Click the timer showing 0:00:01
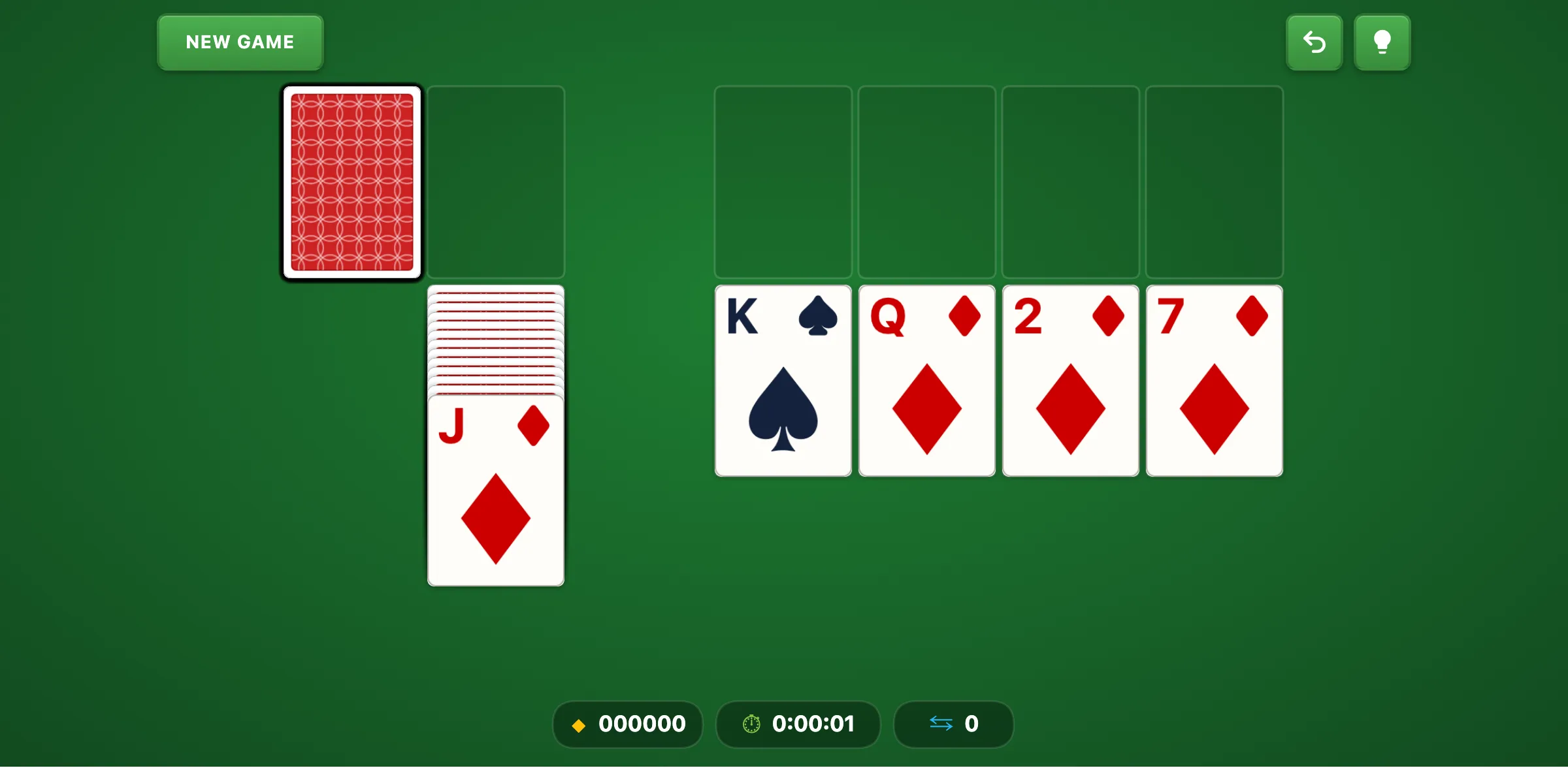This screenshot has height=768, width=1568. tap(813, 724)
